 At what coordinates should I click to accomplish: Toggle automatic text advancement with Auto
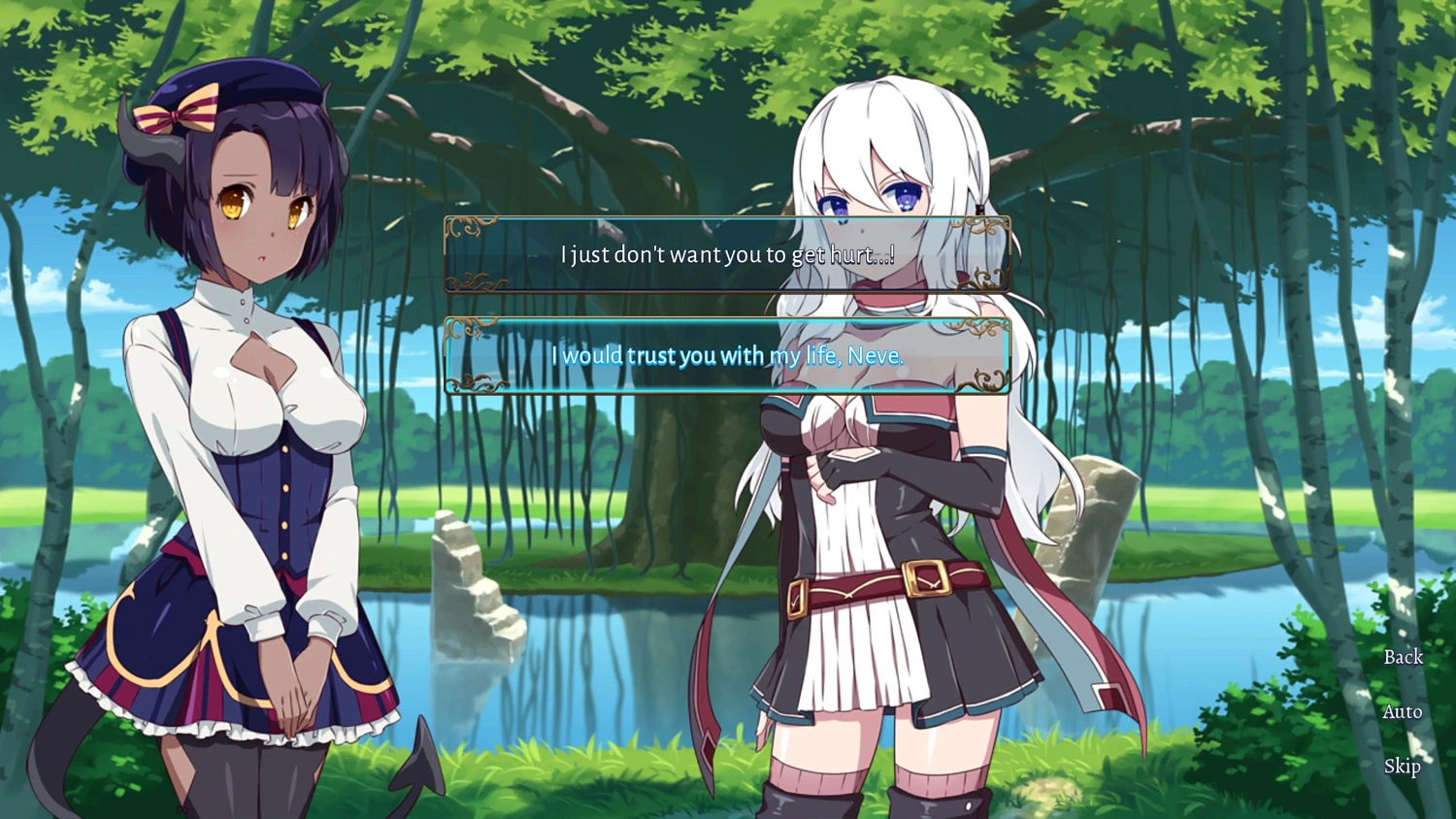[1402, 711]
